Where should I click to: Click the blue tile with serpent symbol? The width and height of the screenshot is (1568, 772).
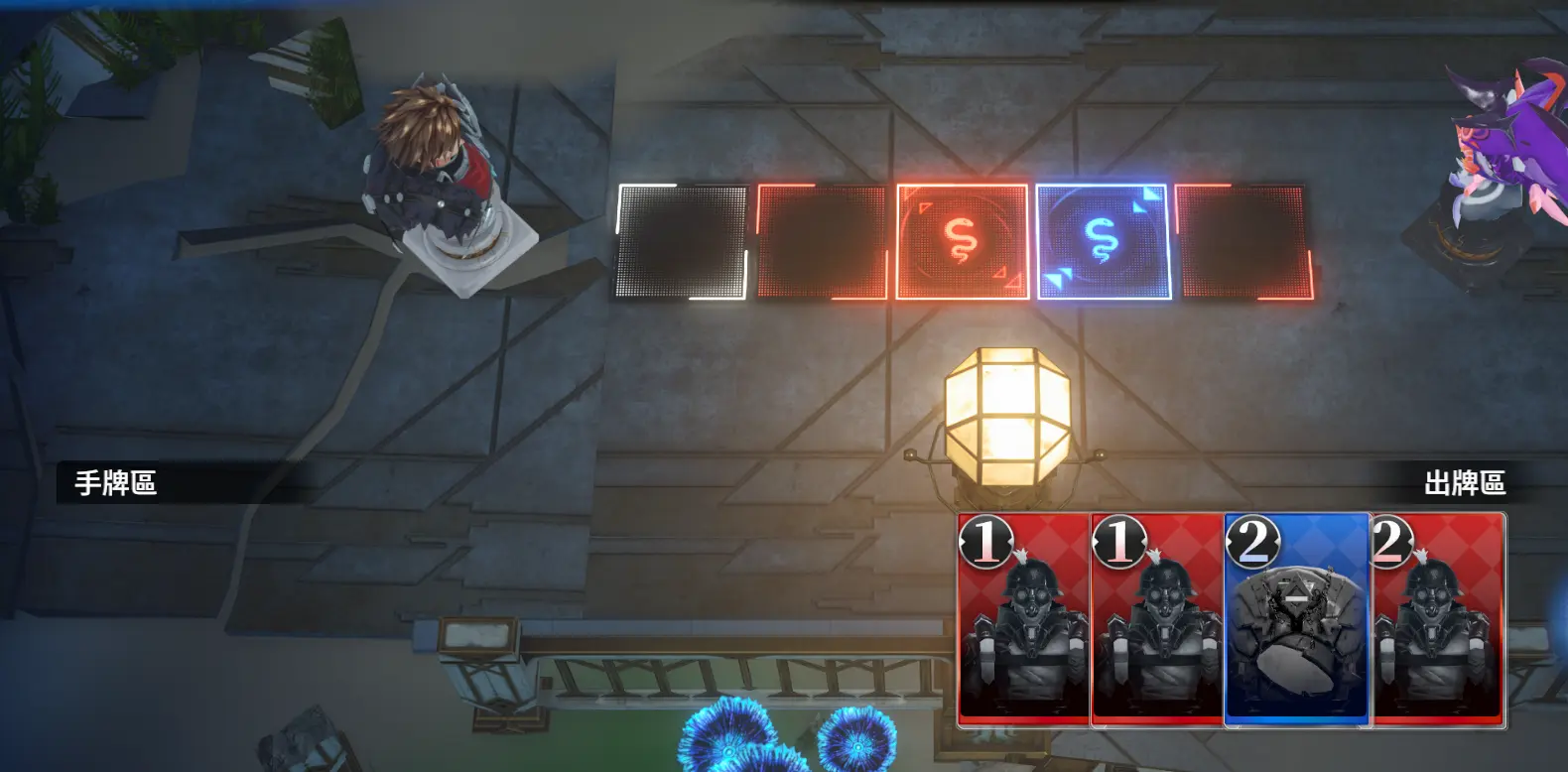1102,241
